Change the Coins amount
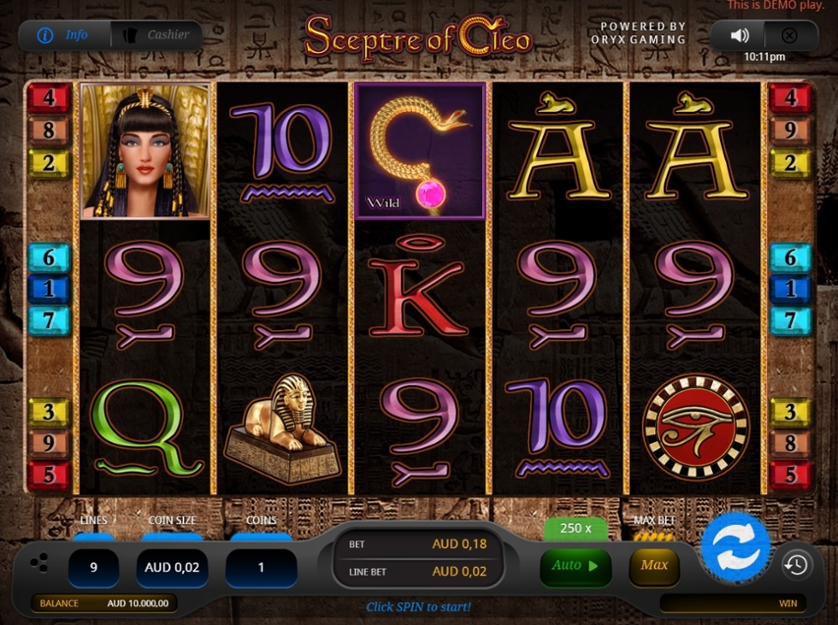 261,567
